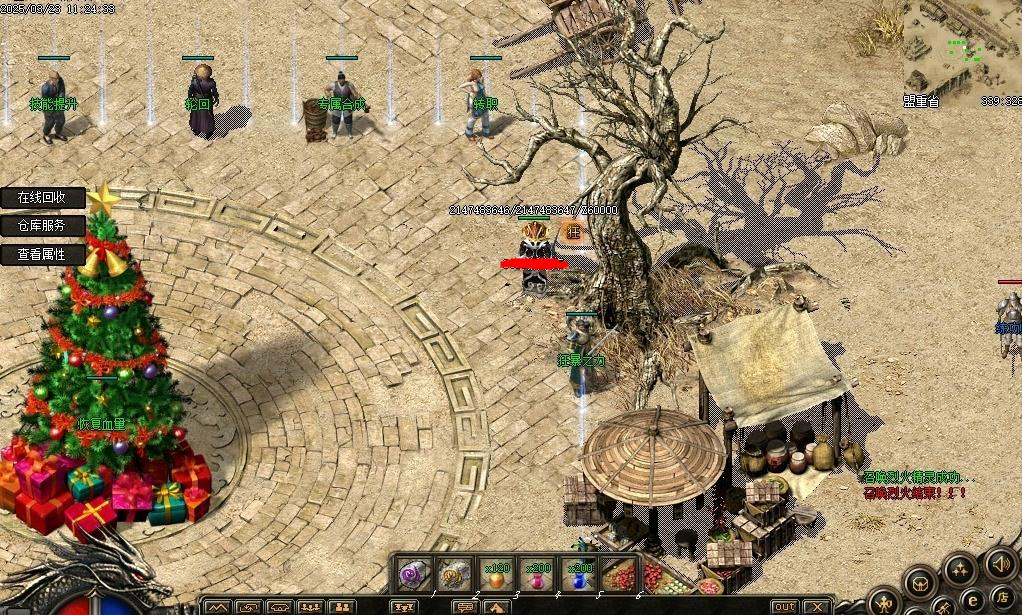Select the blue potion stack x200
The width and height of the screenshot is (1022, 615).
[577, 574]
